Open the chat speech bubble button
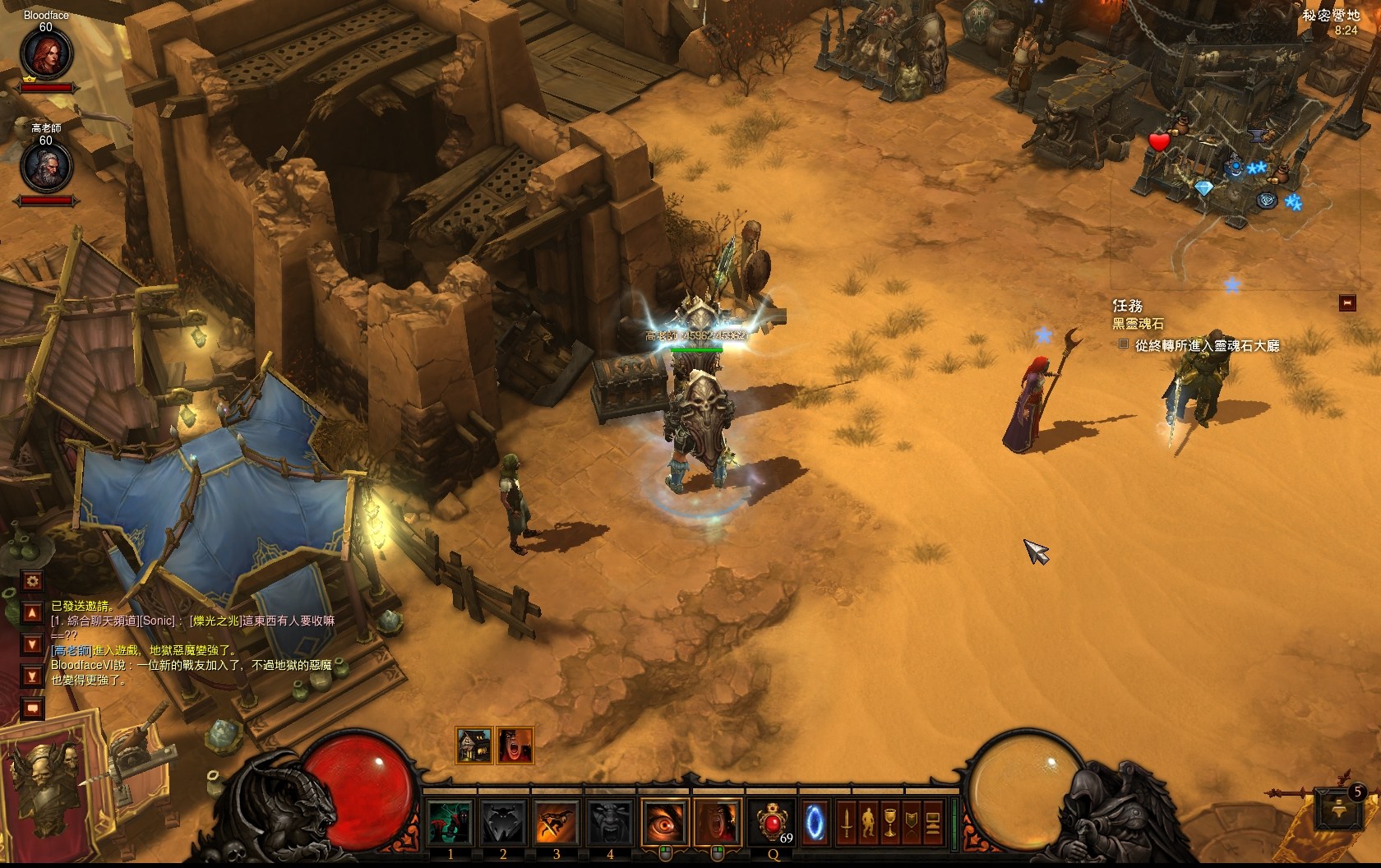 click(x=32, y=707)
